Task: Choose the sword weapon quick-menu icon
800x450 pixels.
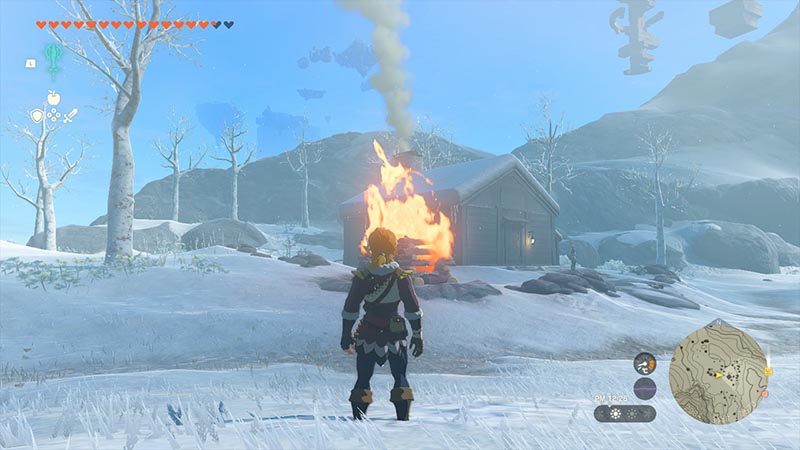Action: point(71,116)
